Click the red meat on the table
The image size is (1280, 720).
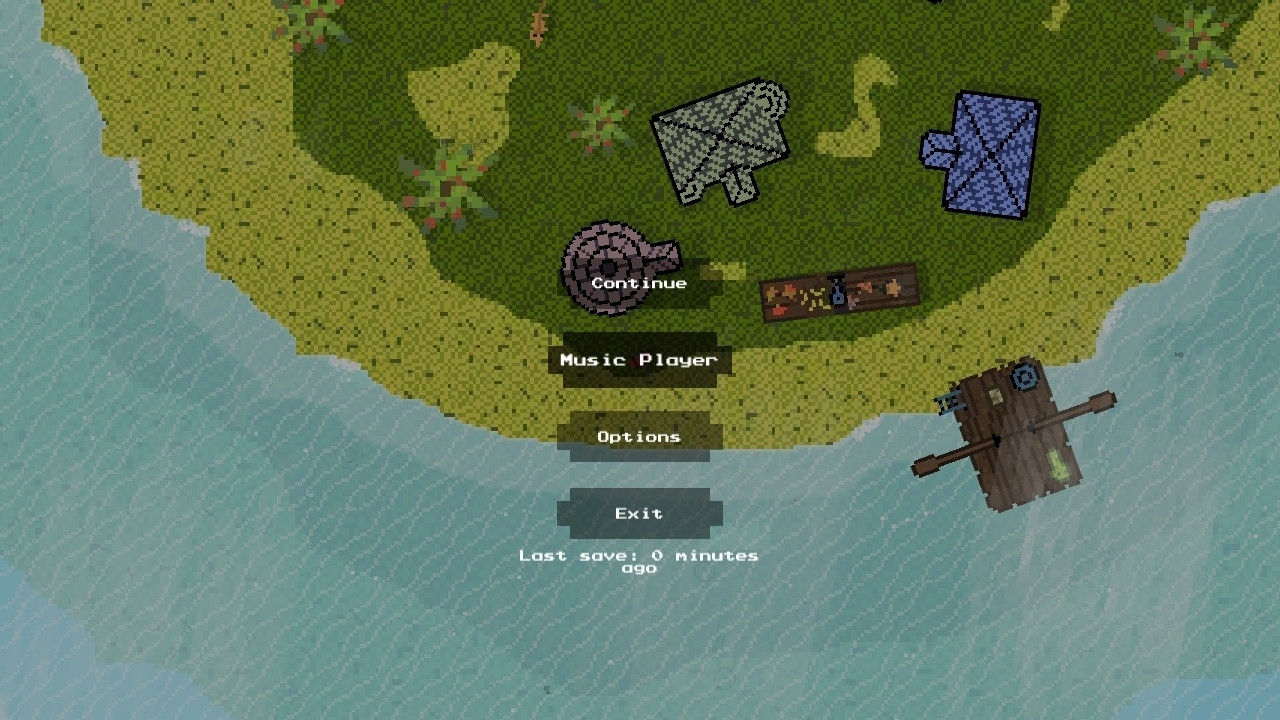pos(780,310)
